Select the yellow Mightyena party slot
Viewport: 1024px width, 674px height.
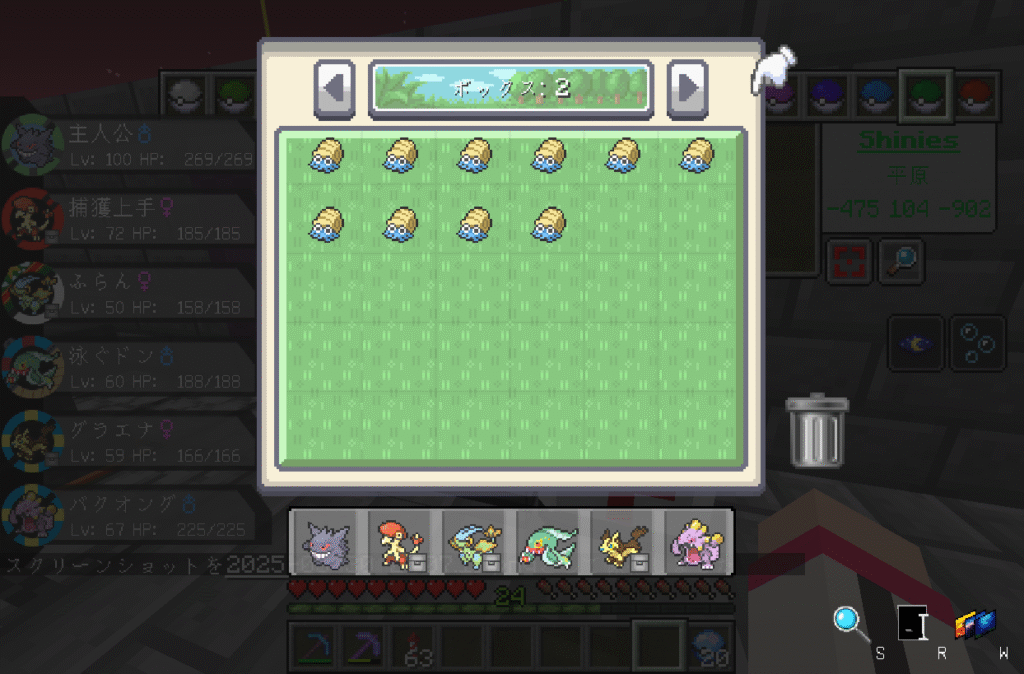(x=622, y=541)
